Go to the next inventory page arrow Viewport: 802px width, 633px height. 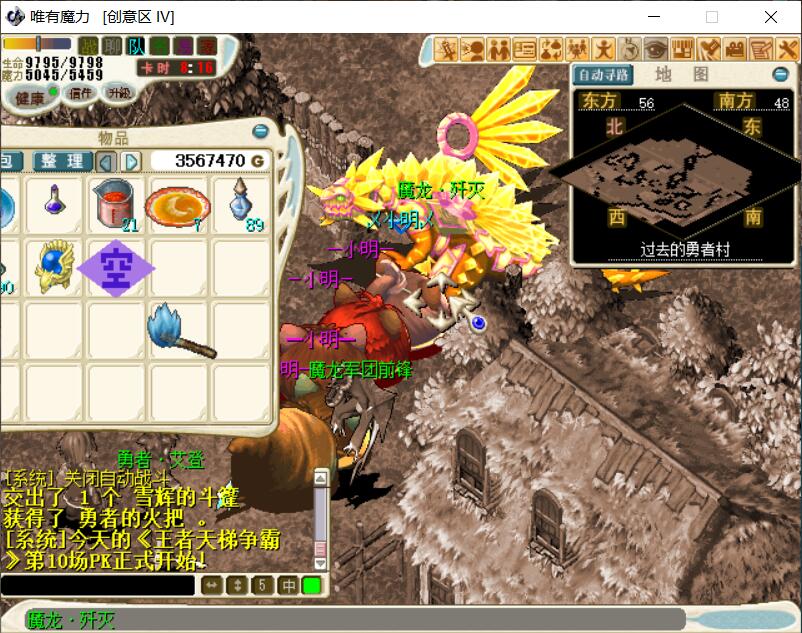(x=132, y=161)
